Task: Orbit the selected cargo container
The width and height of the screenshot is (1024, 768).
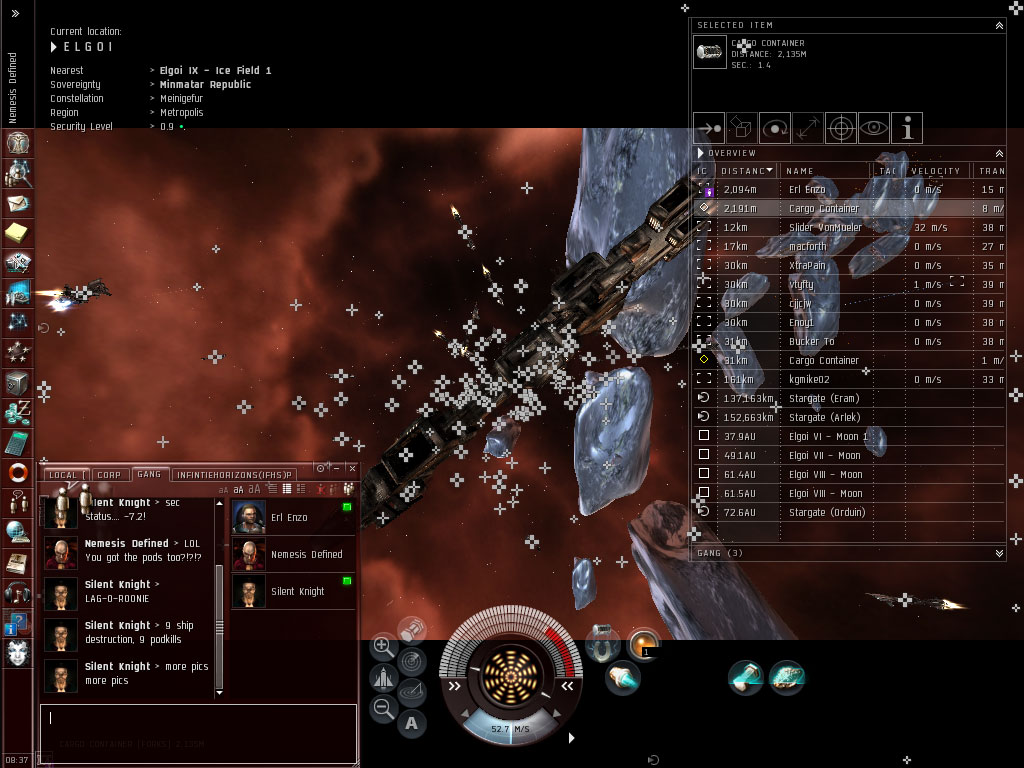Action: pyautogui.click(x=775, y=128)
